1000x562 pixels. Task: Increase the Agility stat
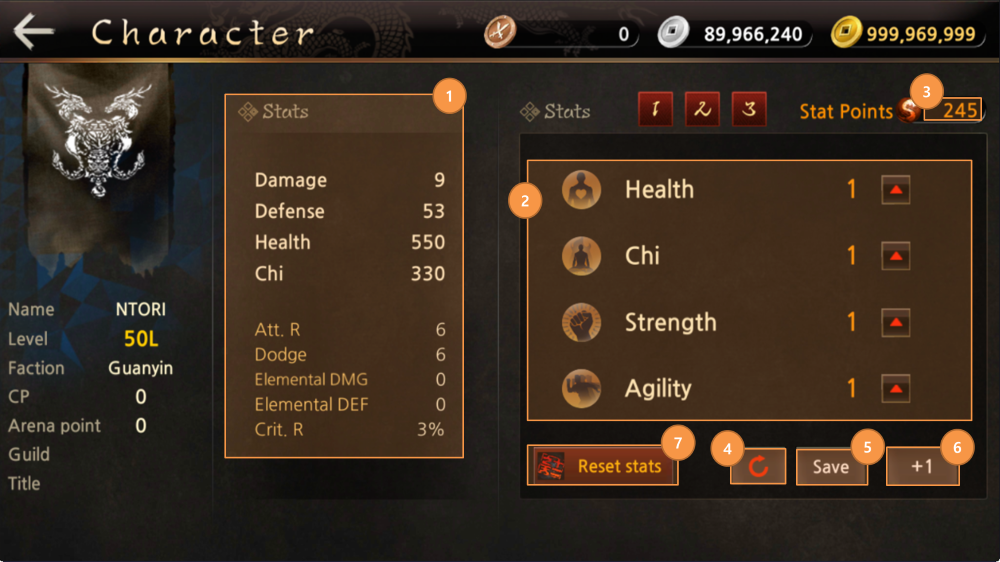point(895,389)
